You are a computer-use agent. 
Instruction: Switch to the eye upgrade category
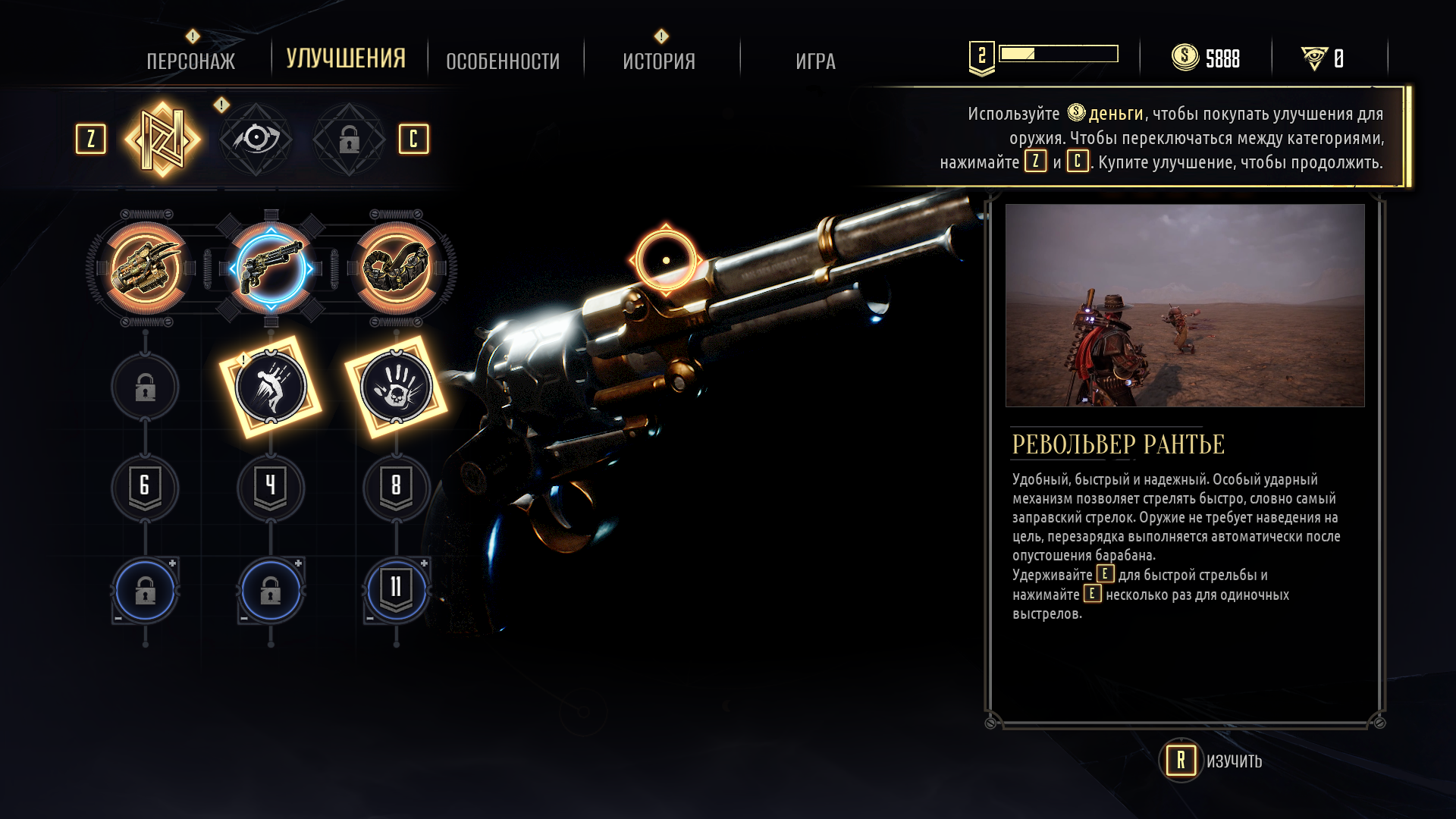pos(256,140)
